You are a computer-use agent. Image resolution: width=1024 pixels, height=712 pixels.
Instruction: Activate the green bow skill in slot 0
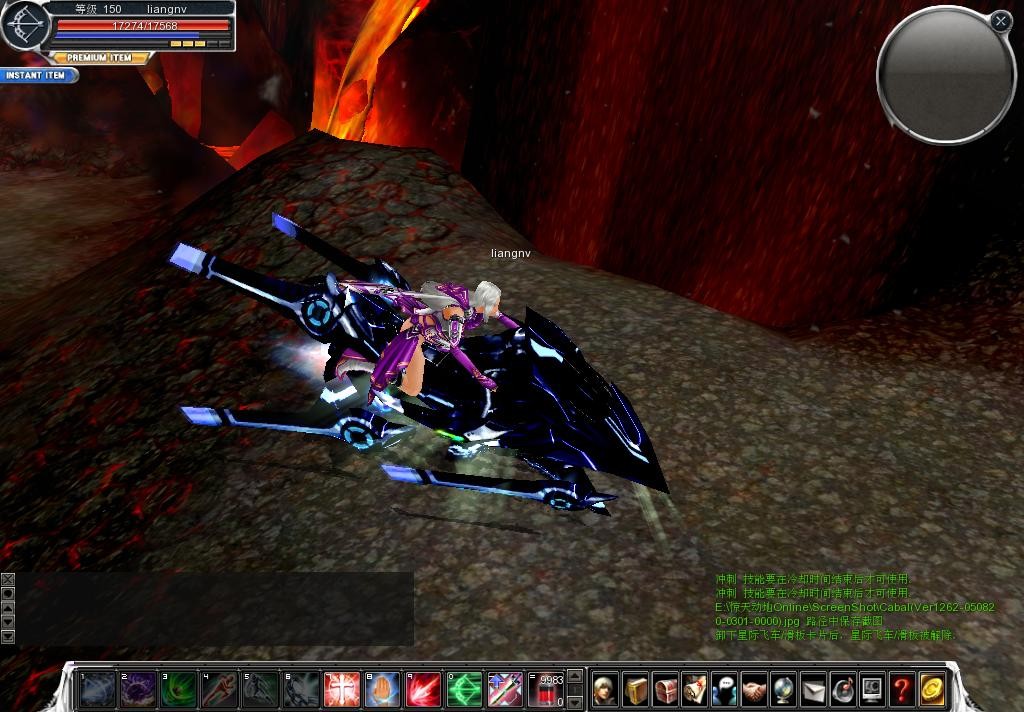(464, 689)
